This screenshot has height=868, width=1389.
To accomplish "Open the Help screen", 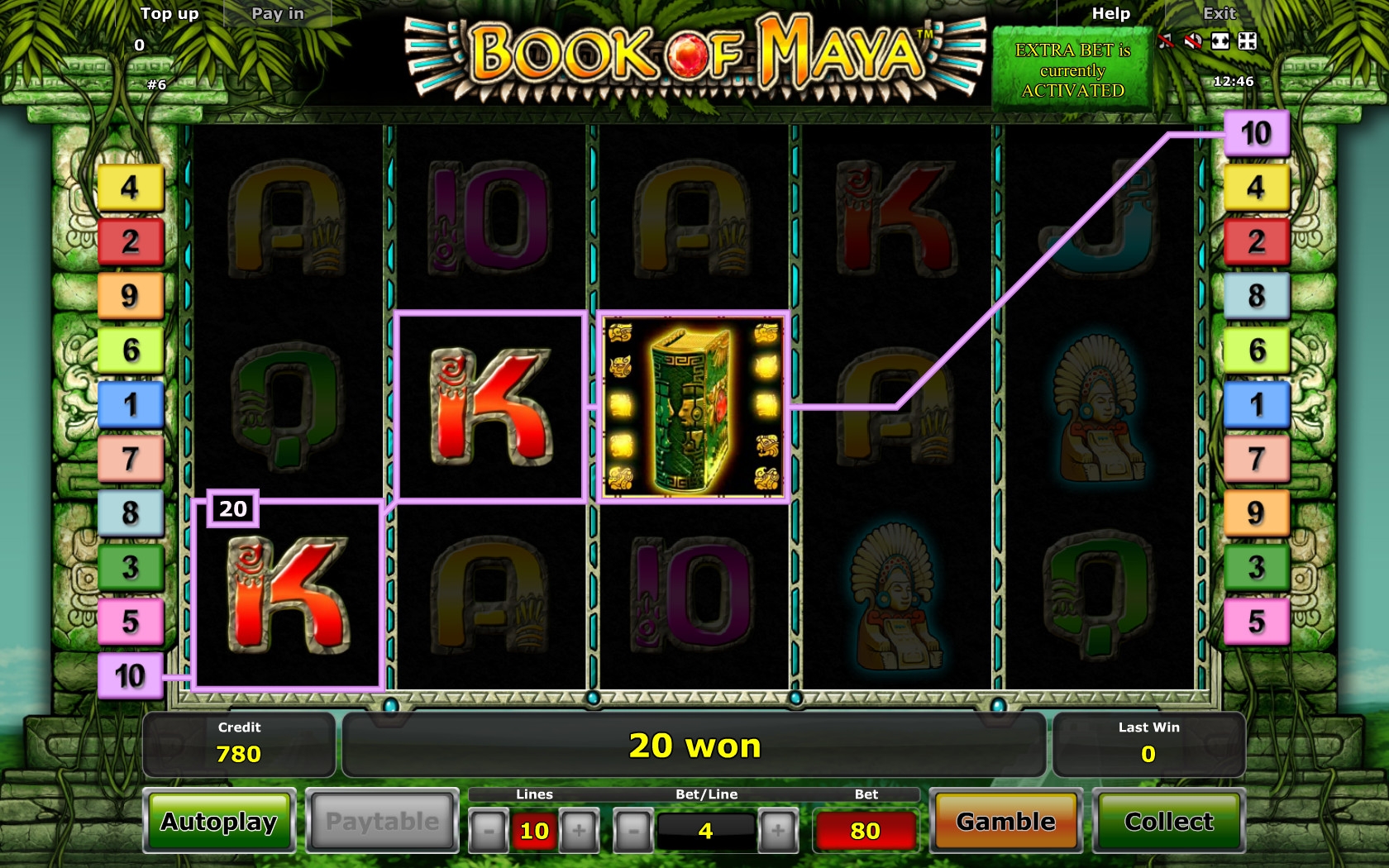I will (x=1110, y=14).
